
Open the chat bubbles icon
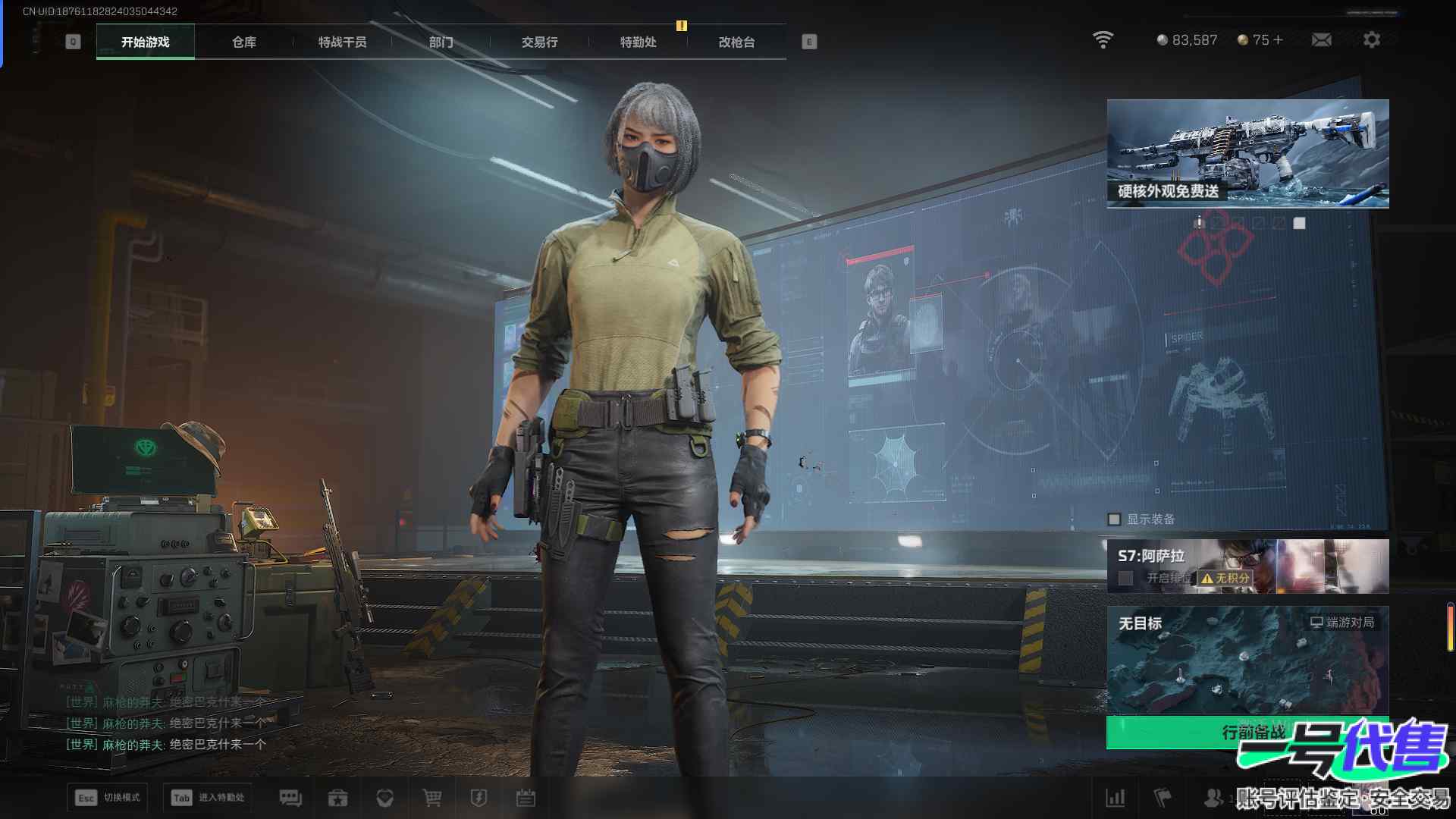click(x=290, y=798)
